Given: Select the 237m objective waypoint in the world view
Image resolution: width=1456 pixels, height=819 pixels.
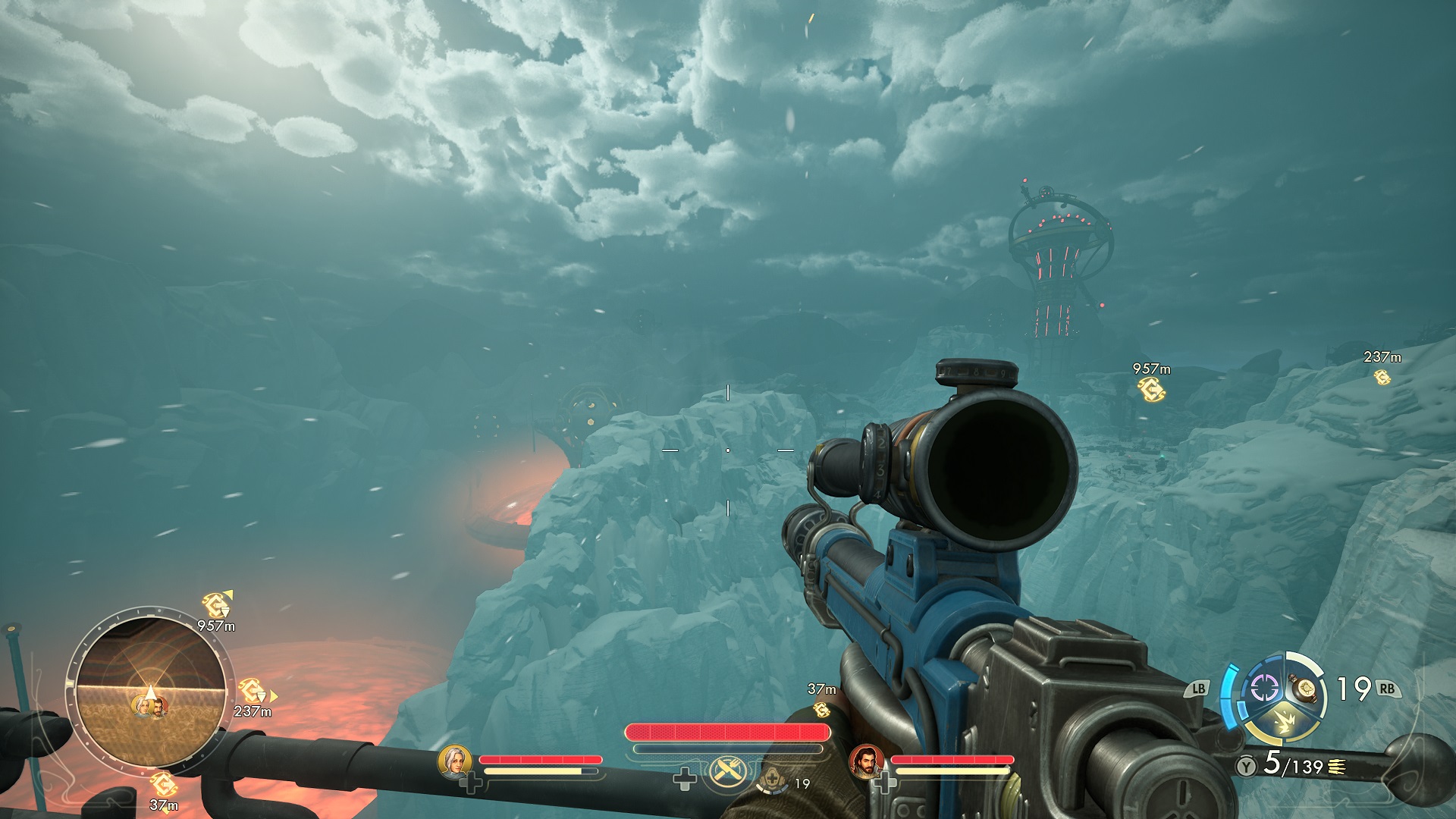Looking at the screenshot, I should pyautogui.click(x=1382, y=376).
